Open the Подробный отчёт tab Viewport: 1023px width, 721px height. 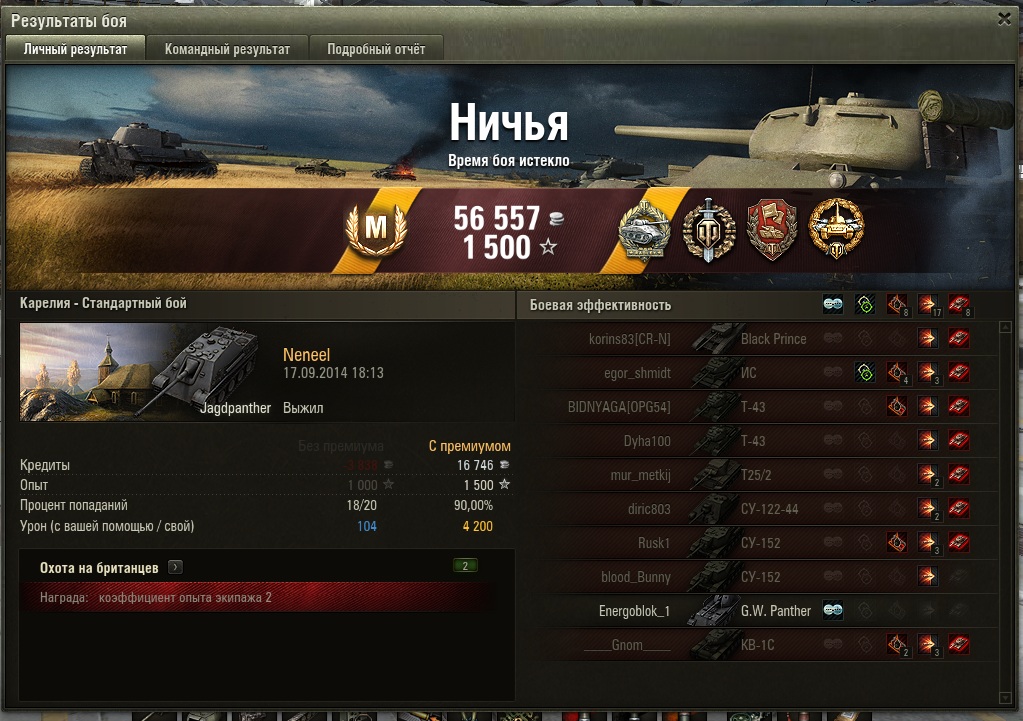(376, 49)
